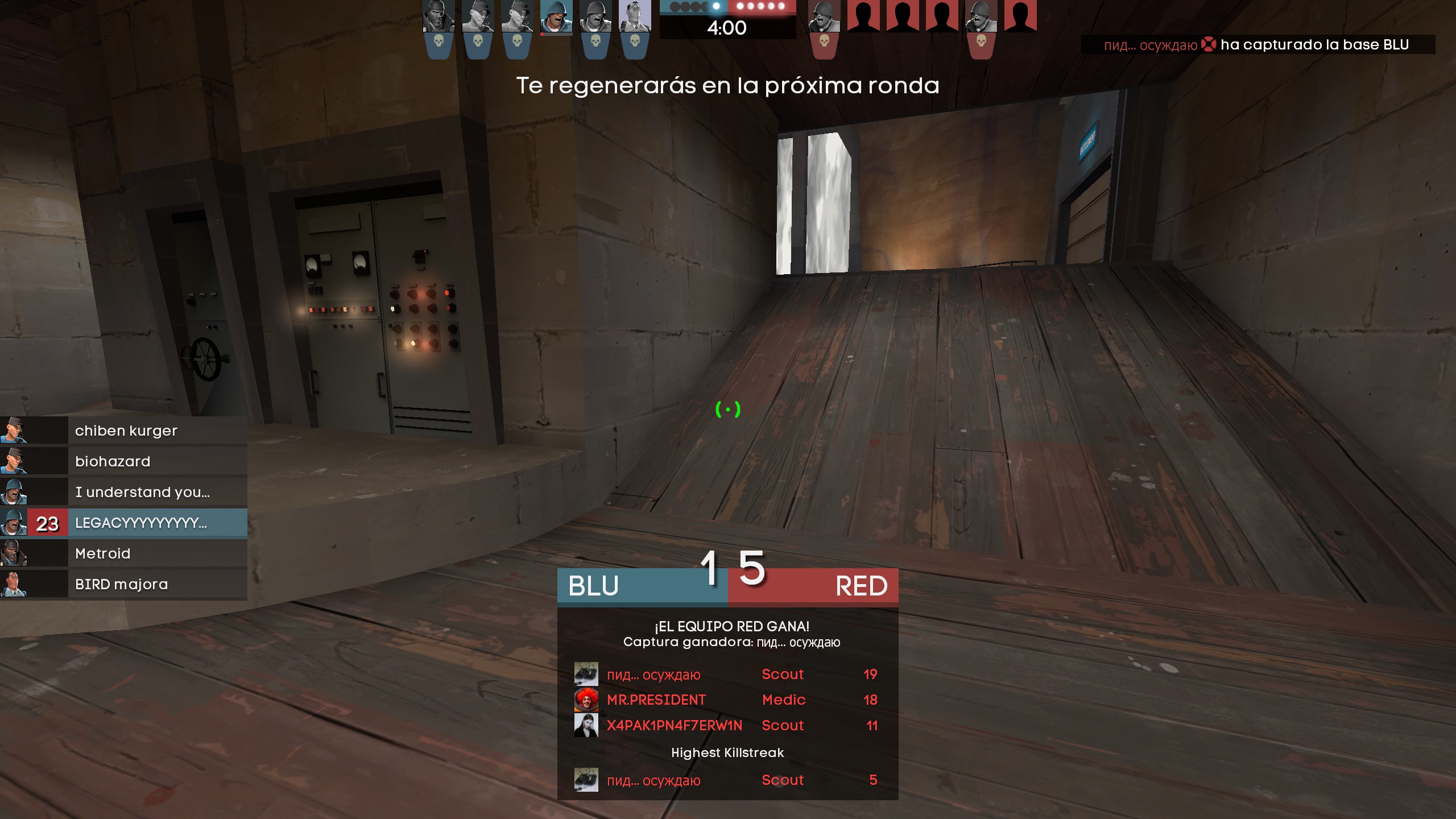Viewport: 1456px width, 819px height.
Task: Select the BLU Medic portrait in top bar
Action: click(634, 16)
